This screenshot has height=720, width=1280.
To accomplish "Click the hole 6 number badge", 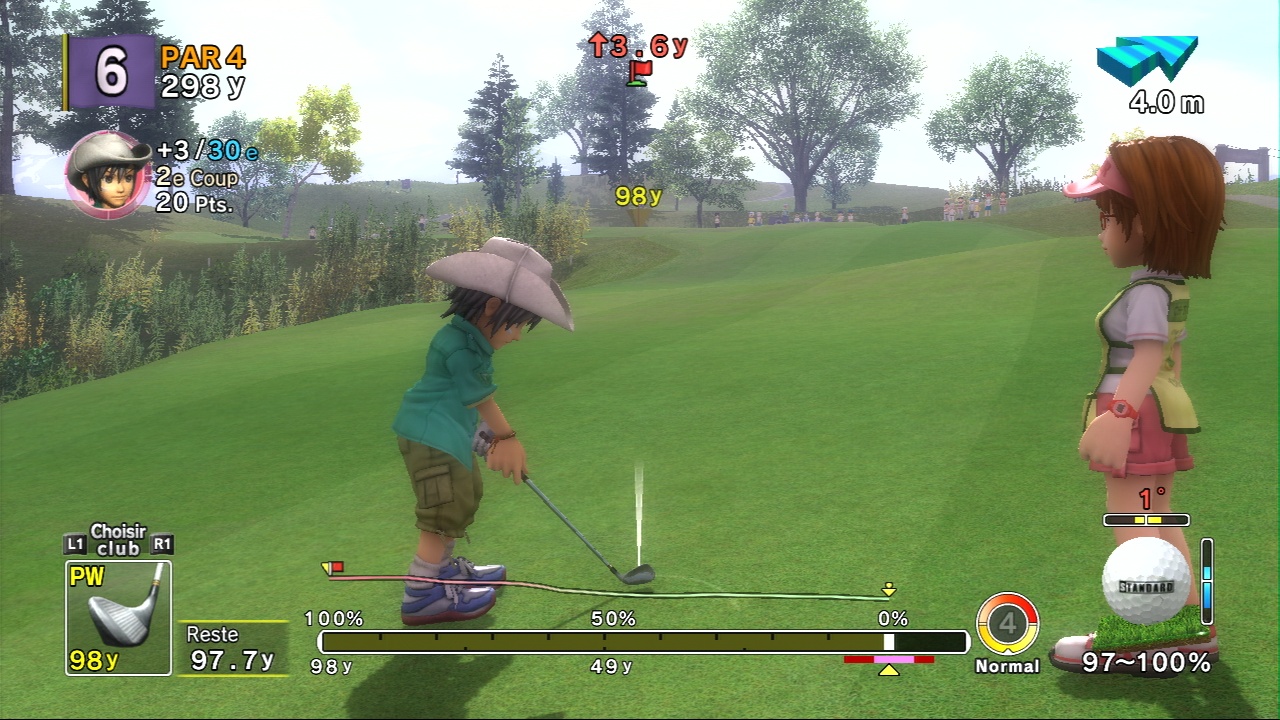I will tap(111, 72).
